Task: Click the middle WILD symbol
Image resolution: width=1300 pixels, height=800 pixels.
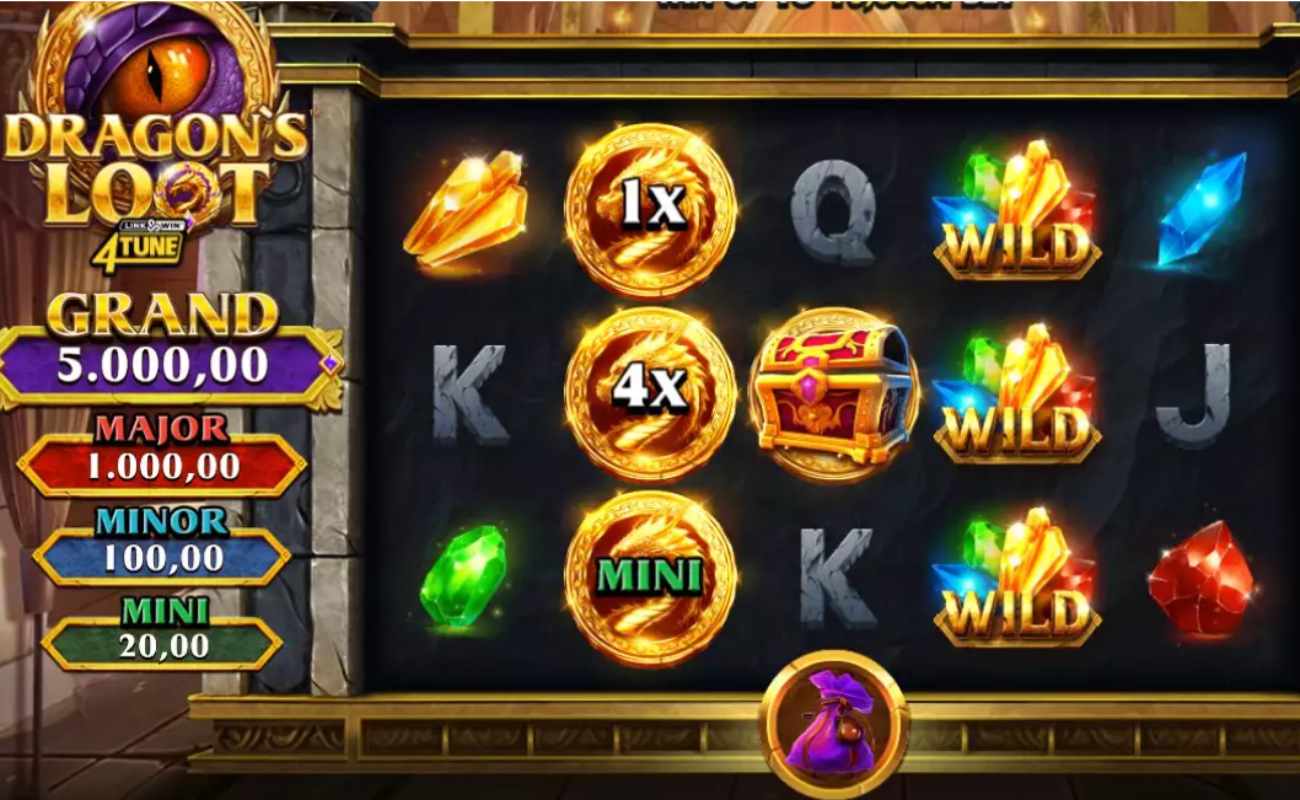Action: coord(1015,395)
